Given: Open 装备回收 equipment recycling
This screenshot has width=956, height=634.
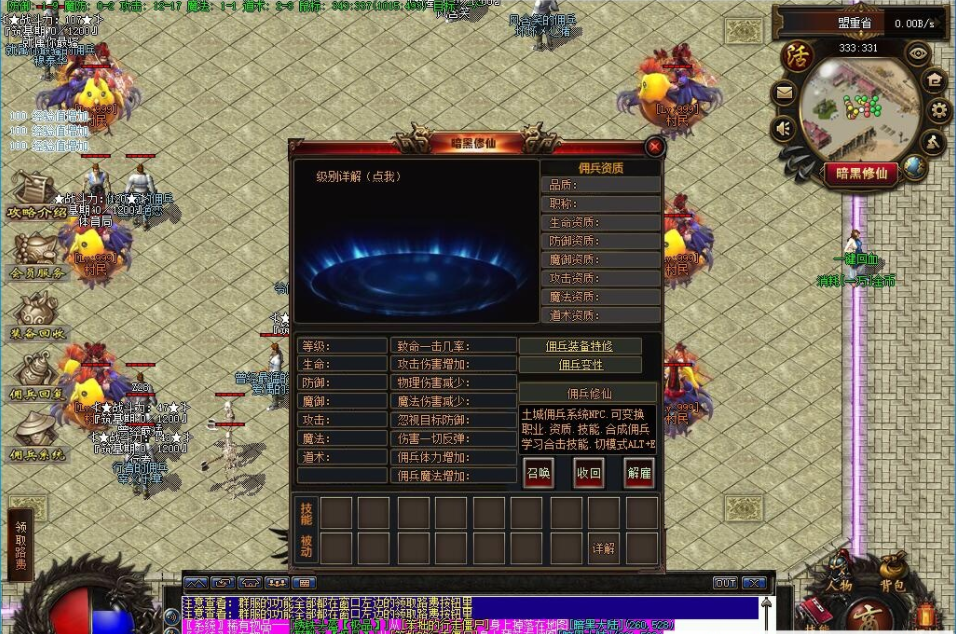Looking at the screenshot, I should point(37,316).
